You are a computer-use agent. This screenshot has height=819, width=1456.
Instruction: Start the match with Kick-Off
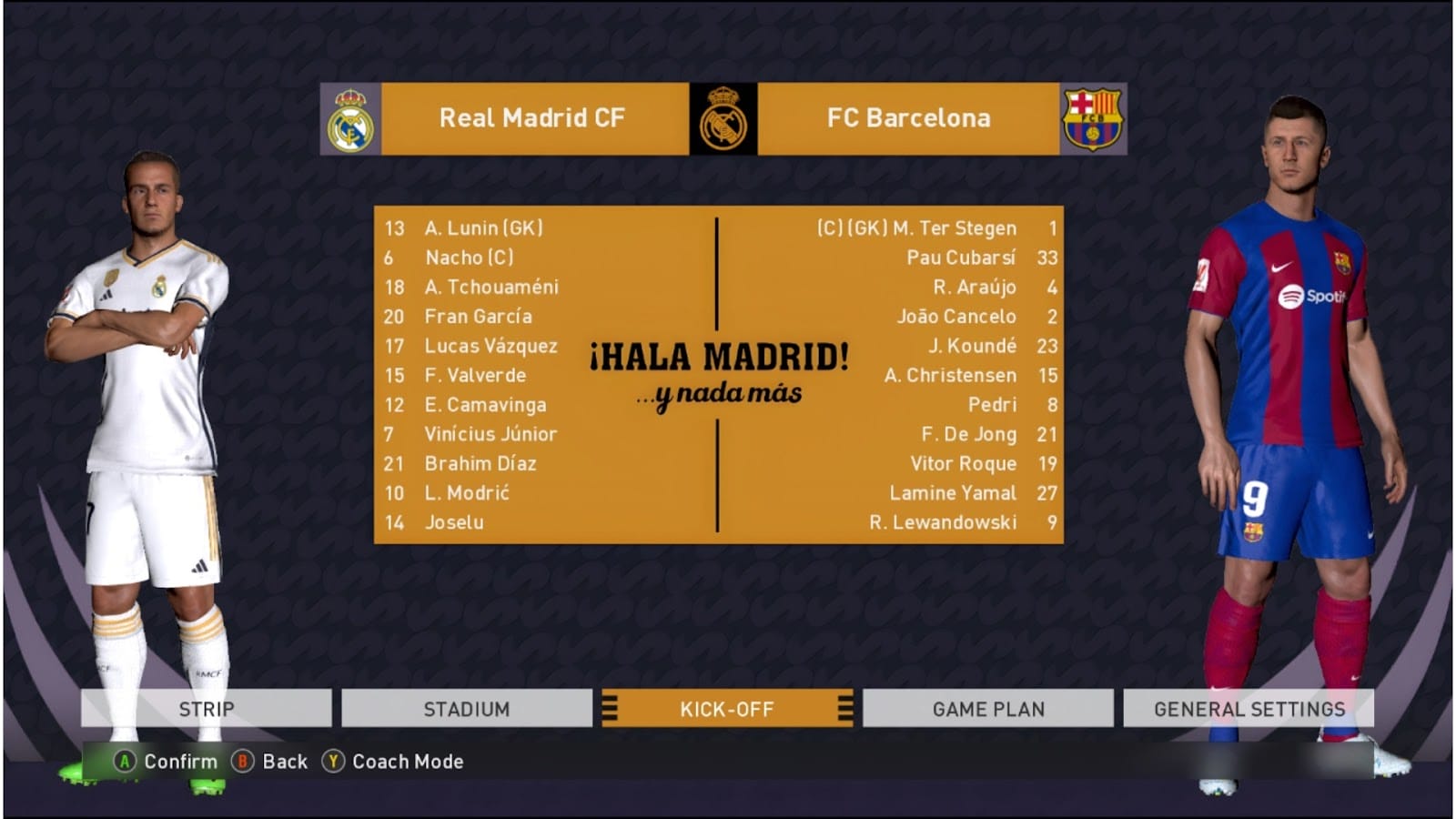727,709
